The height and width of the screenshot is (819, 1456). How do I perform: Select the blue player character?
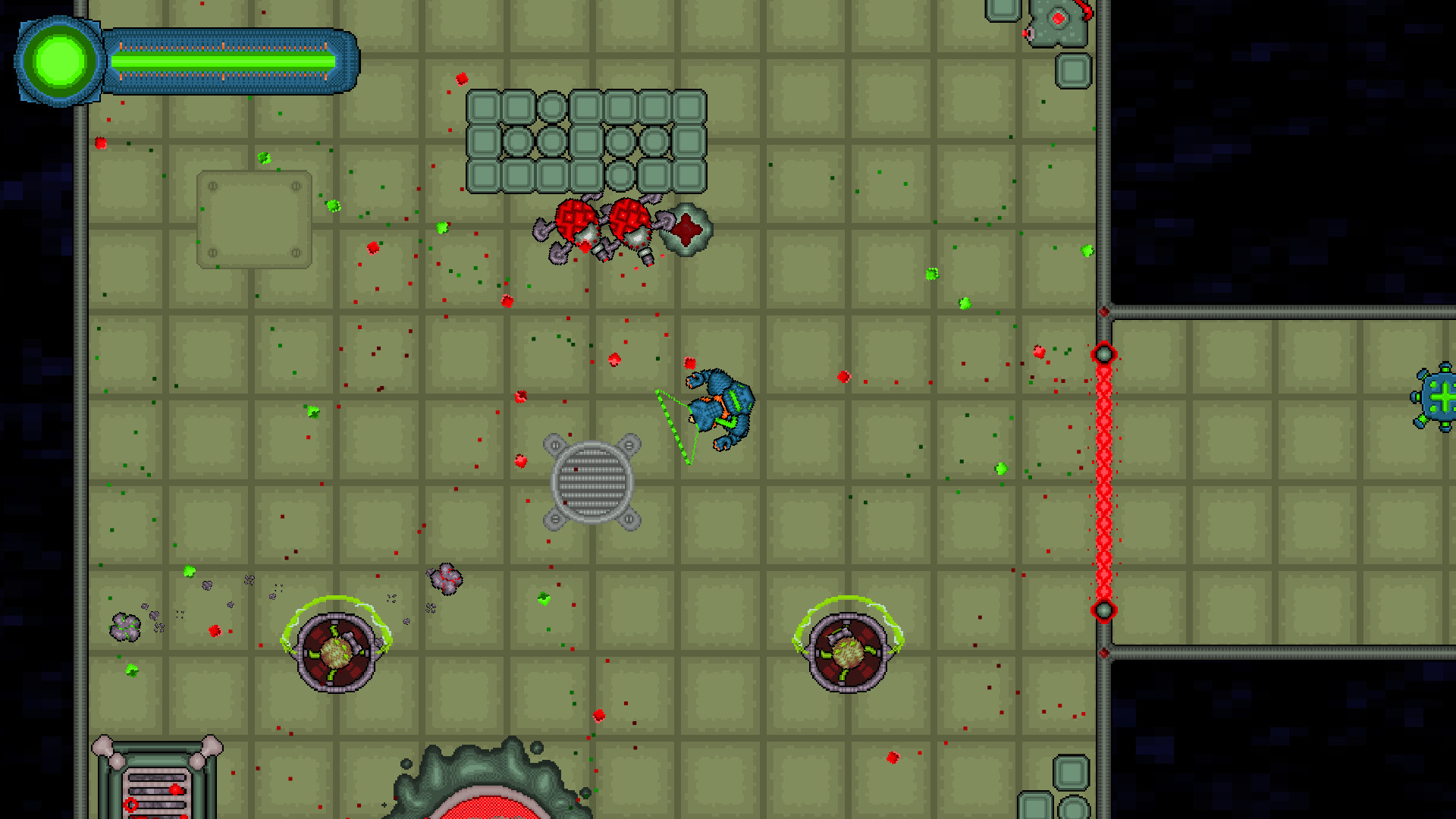(x=720, y=409)
